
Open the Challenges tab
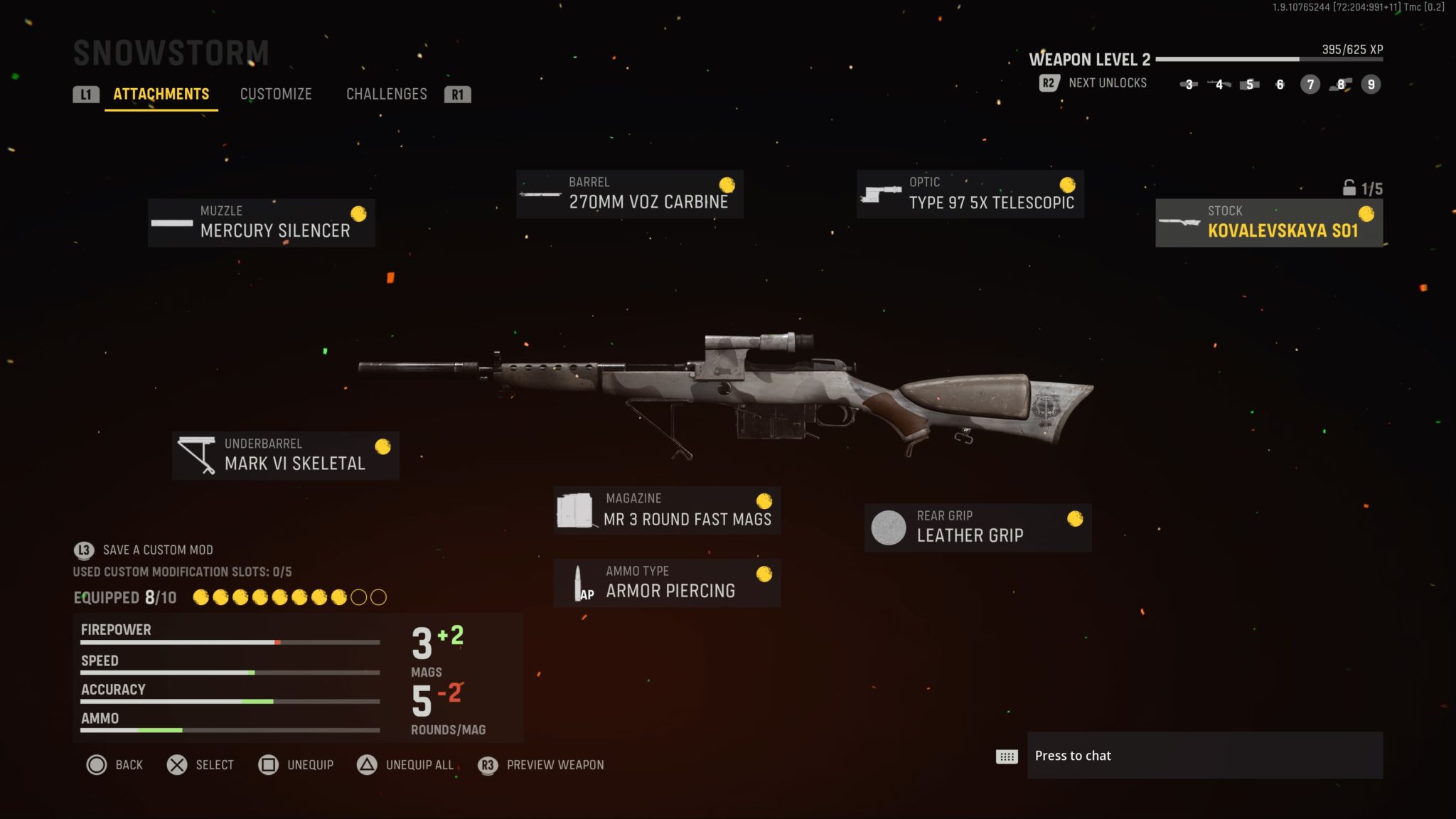(387, 94)
